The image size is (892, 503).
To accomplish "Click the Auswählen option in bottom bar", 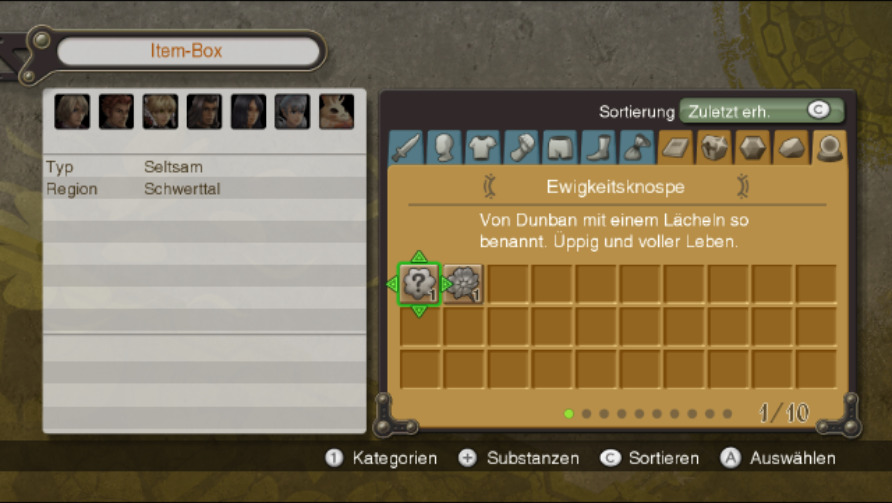I will [x=791, y=458].
